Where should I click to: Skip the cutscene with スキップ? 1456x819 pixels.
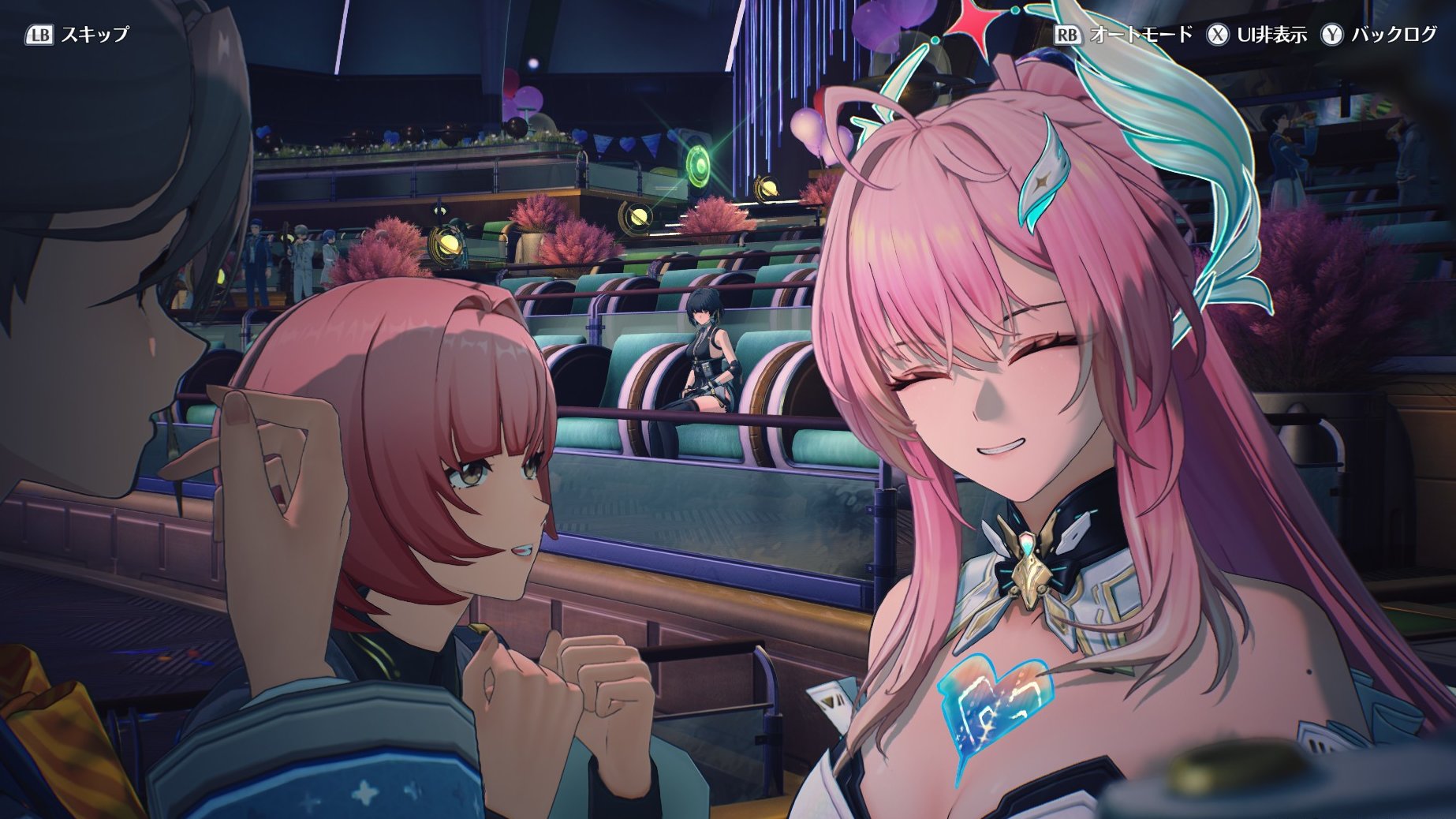(x=77, y=35)
